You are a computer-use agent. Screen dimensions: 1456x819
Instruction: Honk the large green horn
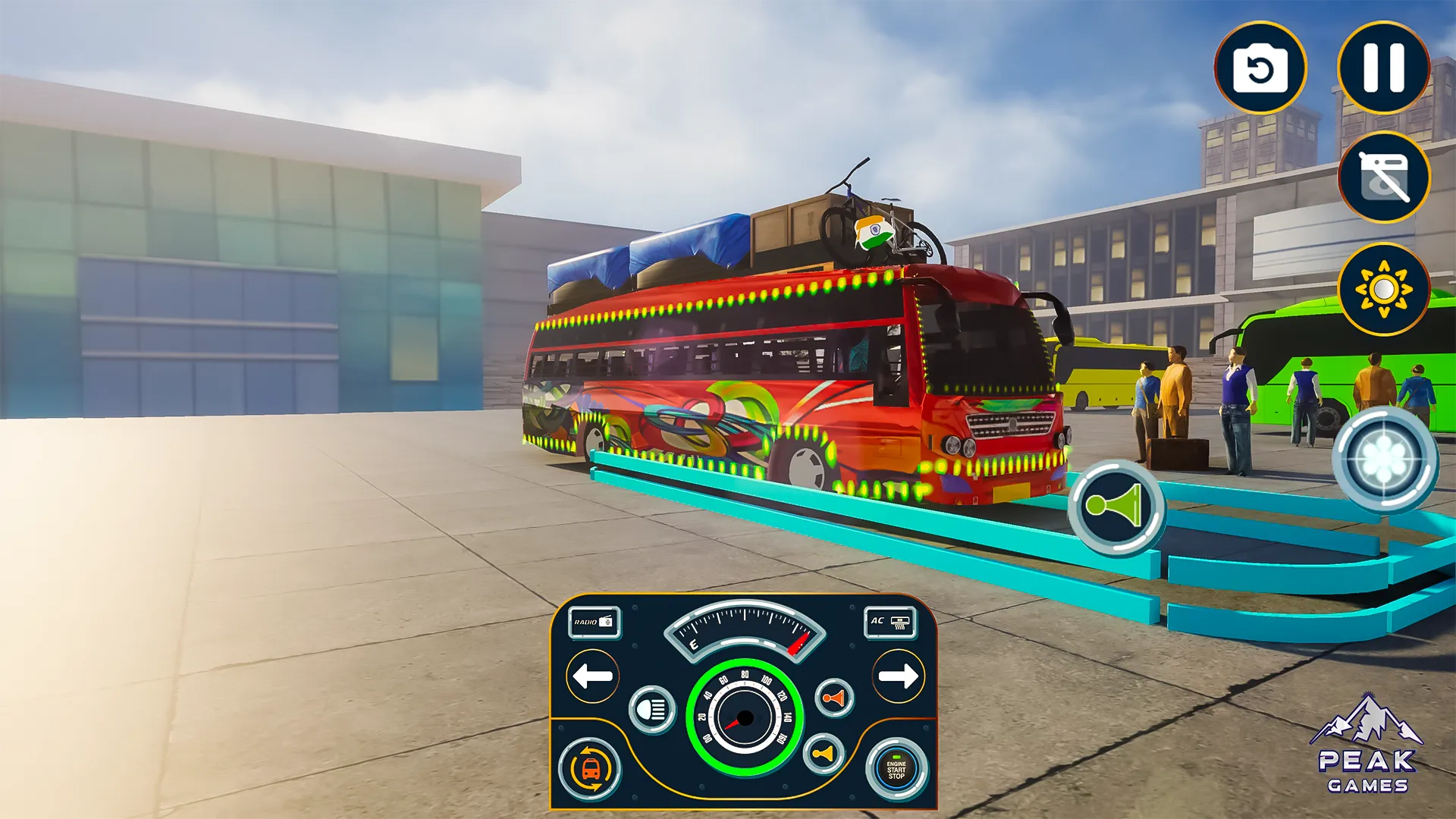(x=1116, y=507)
